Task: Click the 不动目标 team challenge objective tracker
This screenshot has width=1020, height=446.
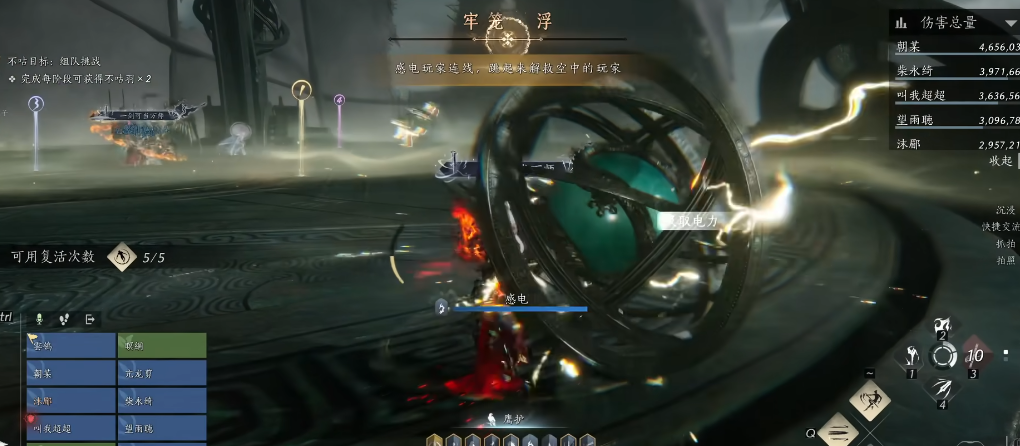Action: point(55,61)
